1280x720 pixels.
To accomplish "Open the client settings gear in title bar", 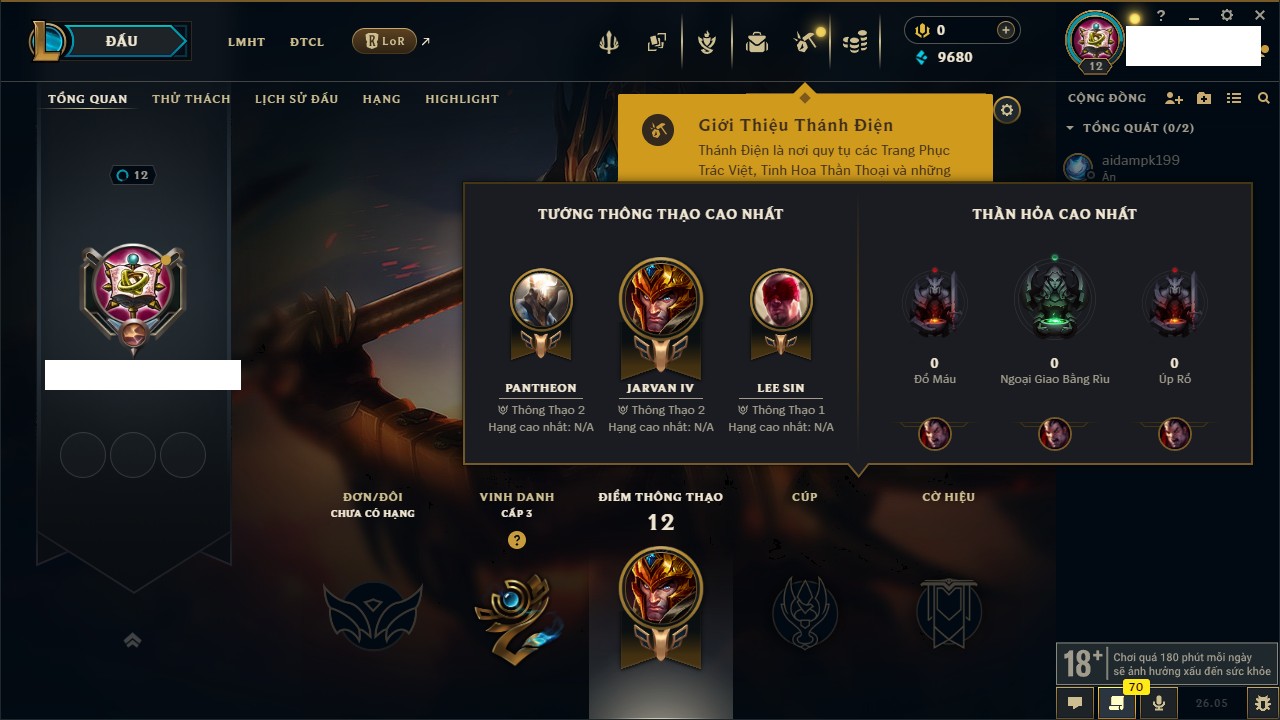I will 1227,16.
